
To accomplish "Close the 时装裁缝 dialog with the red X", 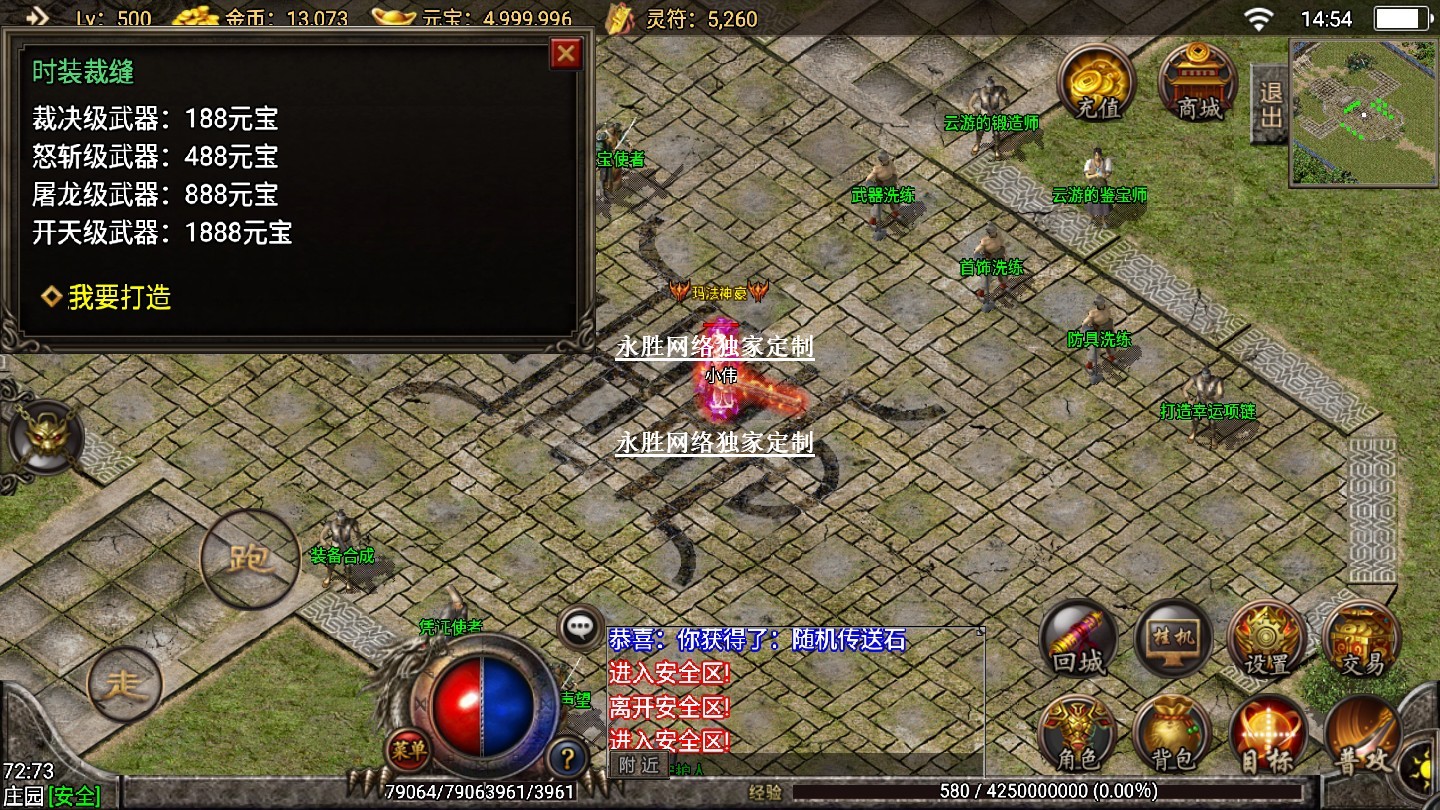I will click(x=566, y=53).
